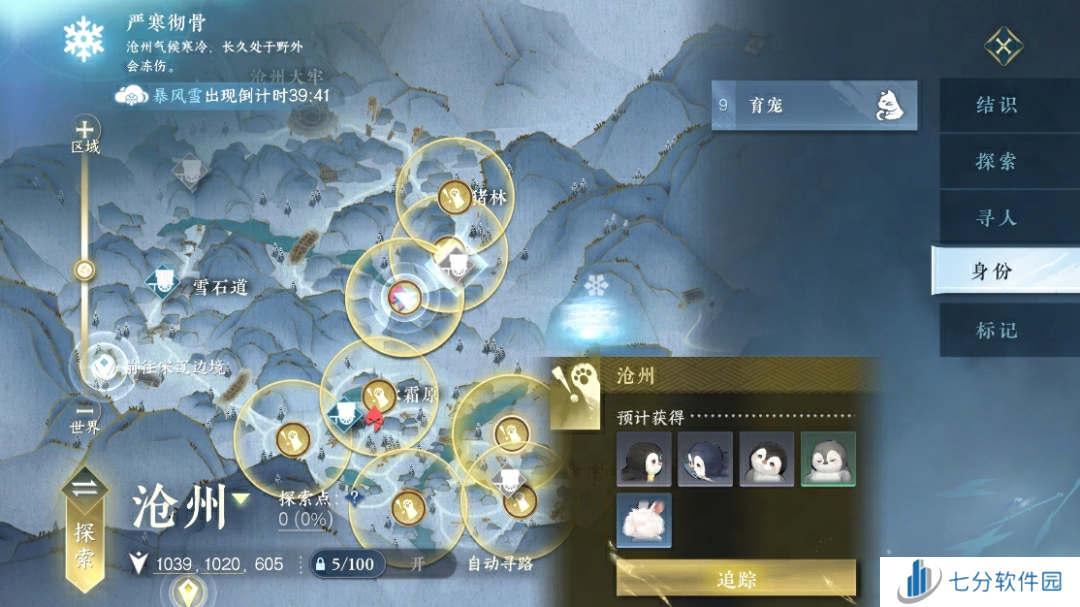Click the 探索点 question mark help icon
Viewport: 1080px width, 607px height.
tap(352, 494)
